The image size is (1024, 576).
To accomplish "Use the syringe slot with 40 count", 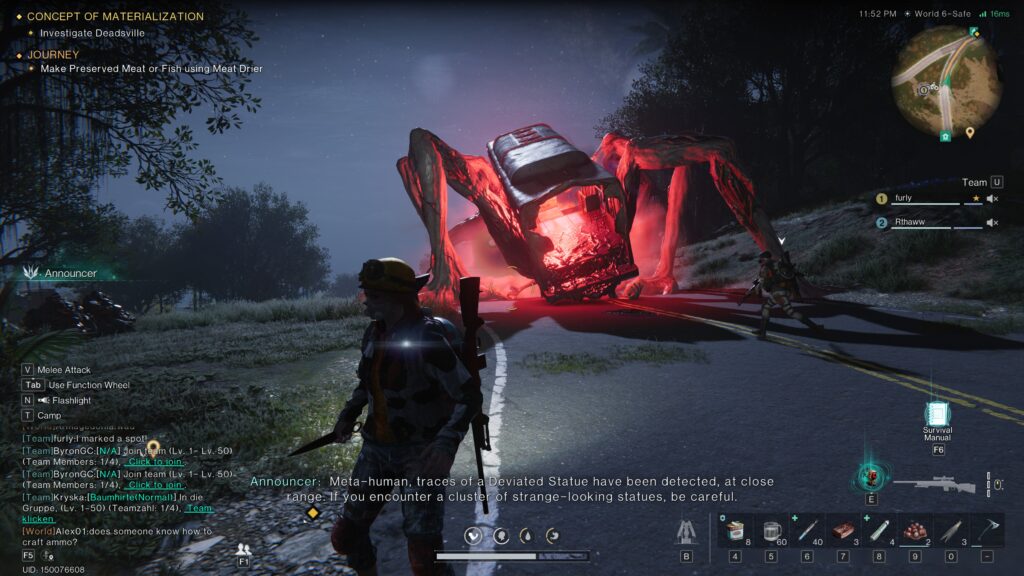I will (807, 530).
